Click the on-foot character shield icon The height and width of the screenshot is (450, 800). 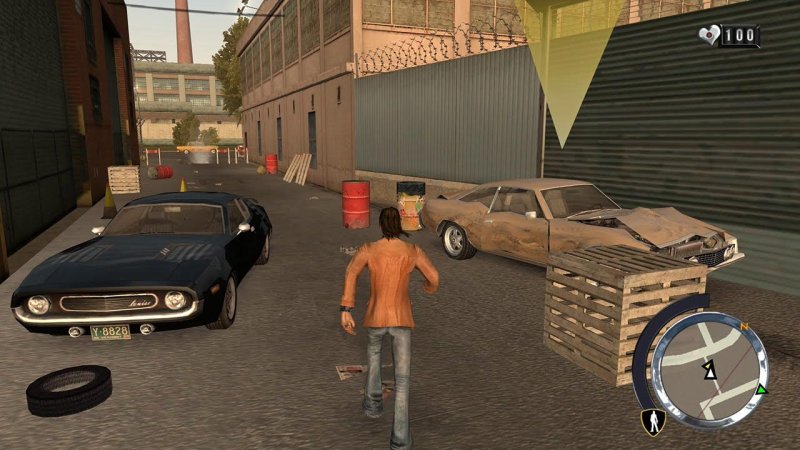tap(654, 423)
